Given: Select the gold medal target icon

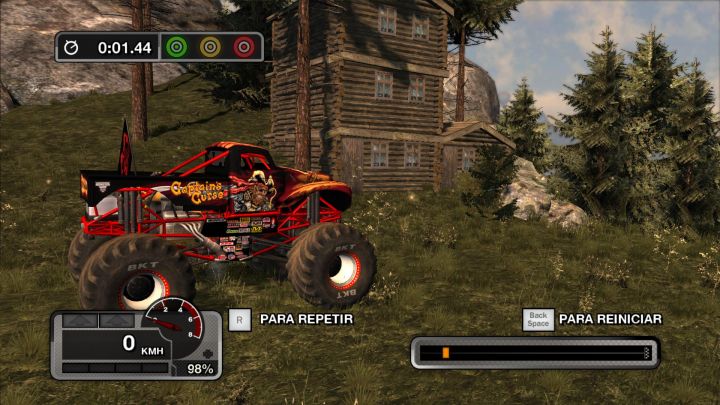Looking at the screenshot, I should point(210,47).
